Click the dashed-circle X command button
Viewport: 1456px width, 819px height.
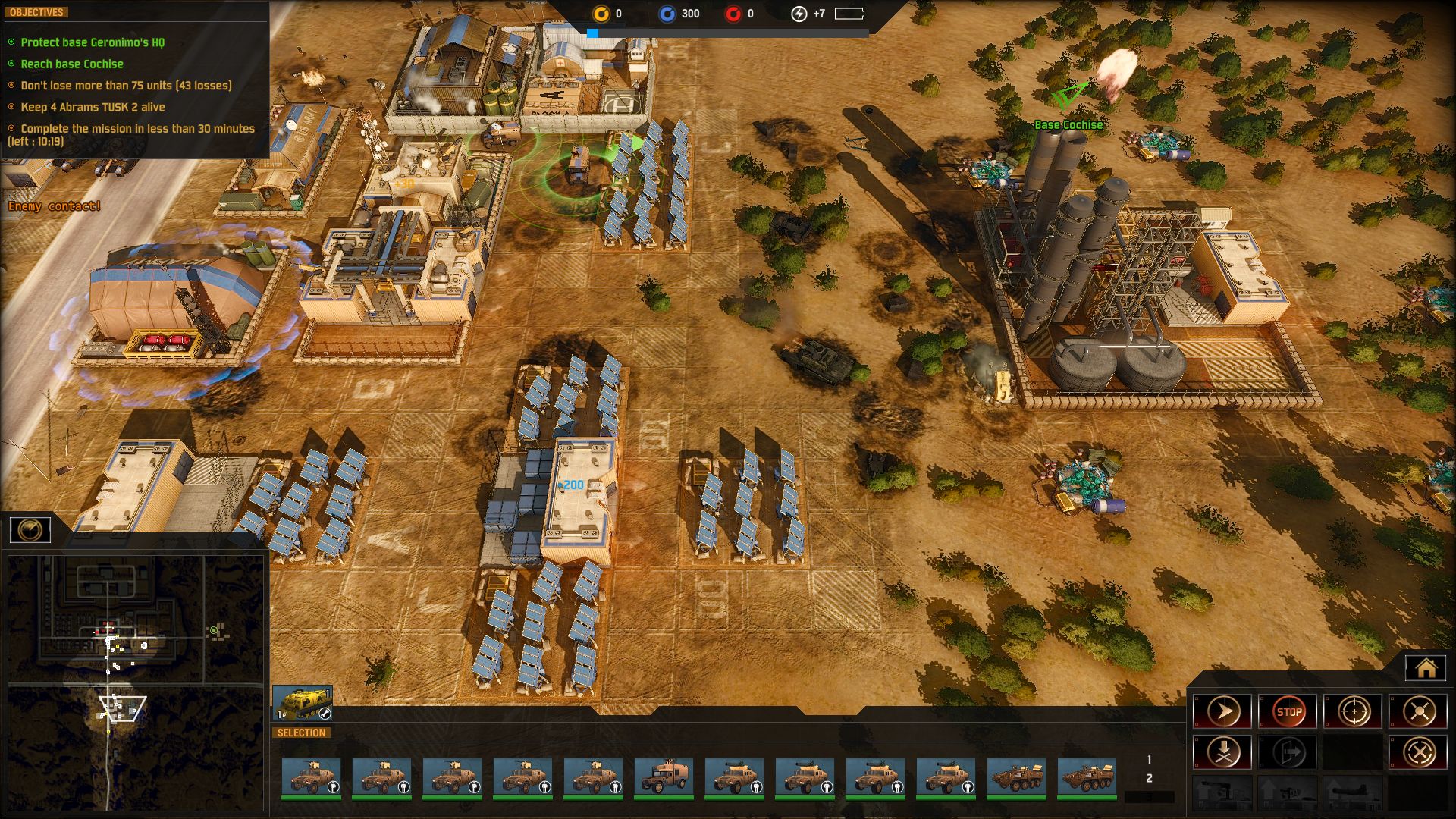tap(1418, 752)
